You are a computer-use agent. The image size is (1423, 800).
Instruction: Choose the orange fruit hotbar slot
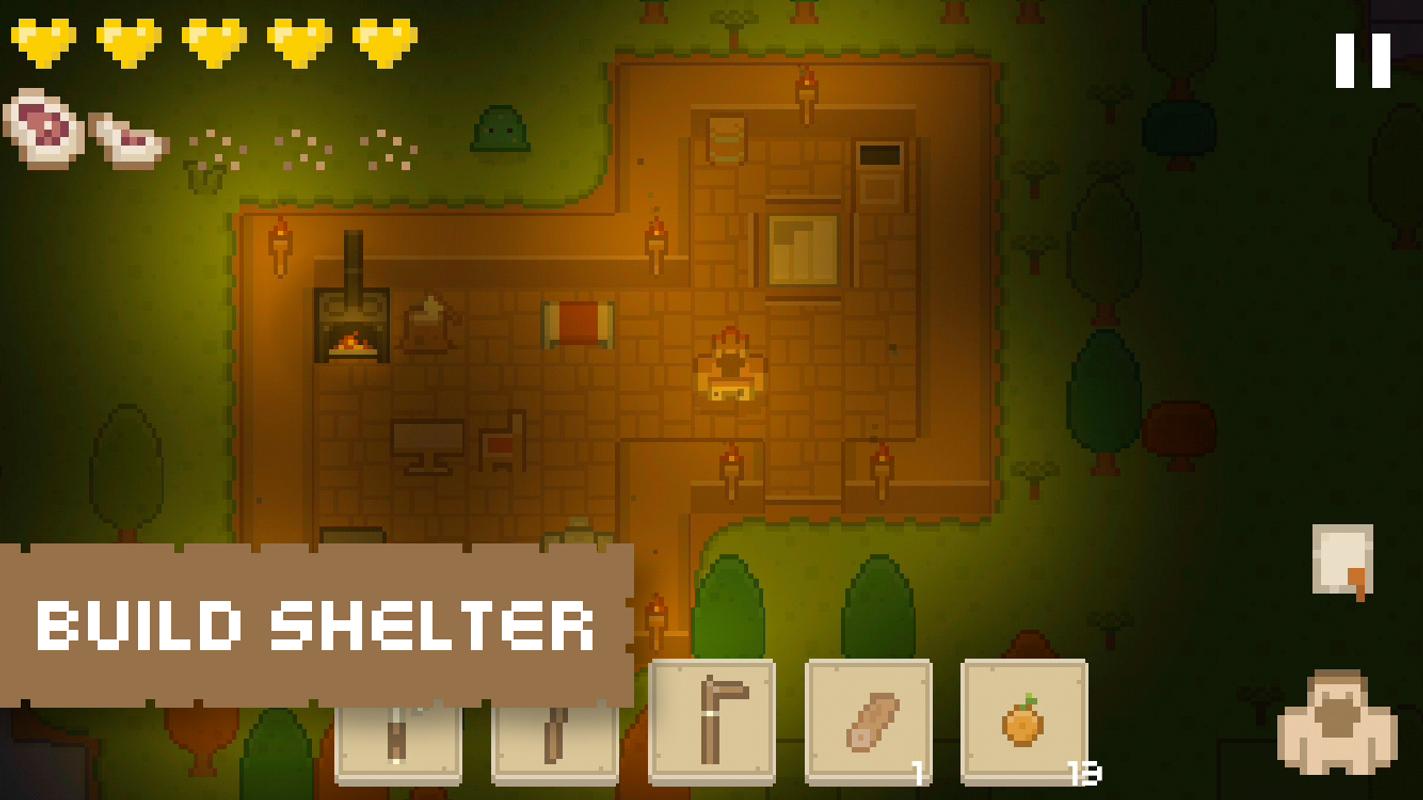pyautogui.click(x=1024, y=720)
